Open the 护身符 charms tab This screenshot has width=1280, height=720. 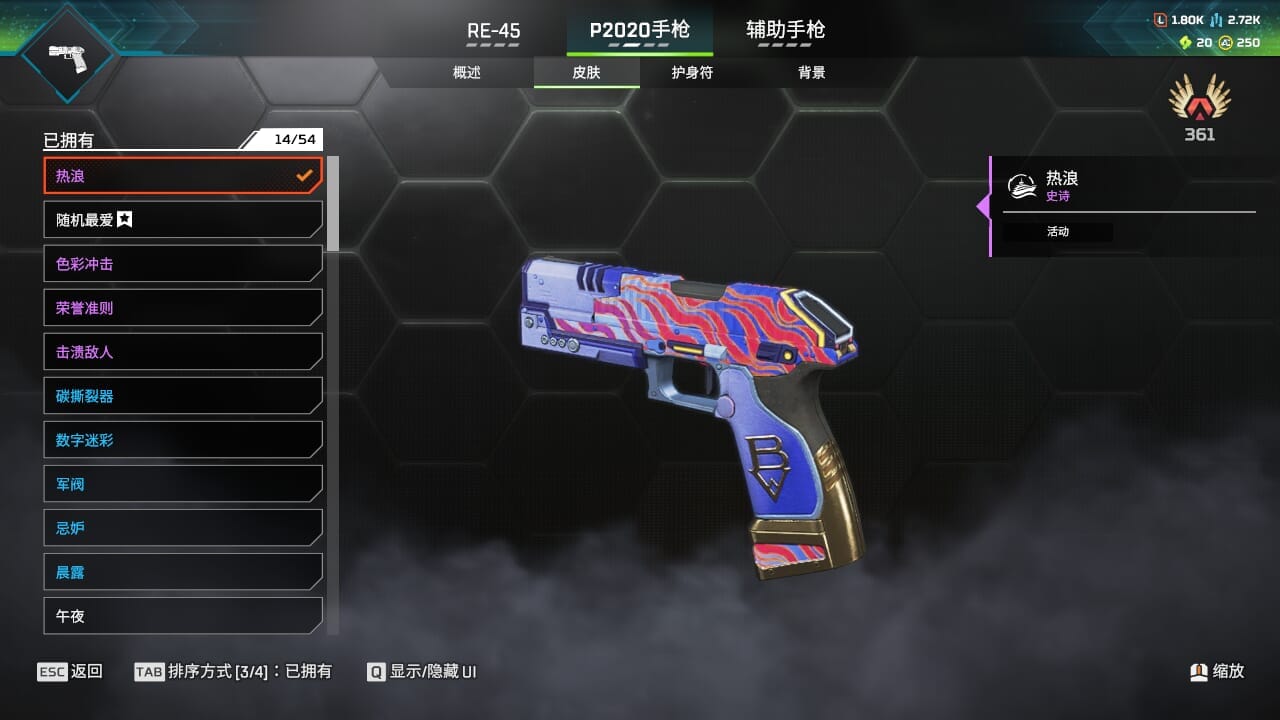692,73
